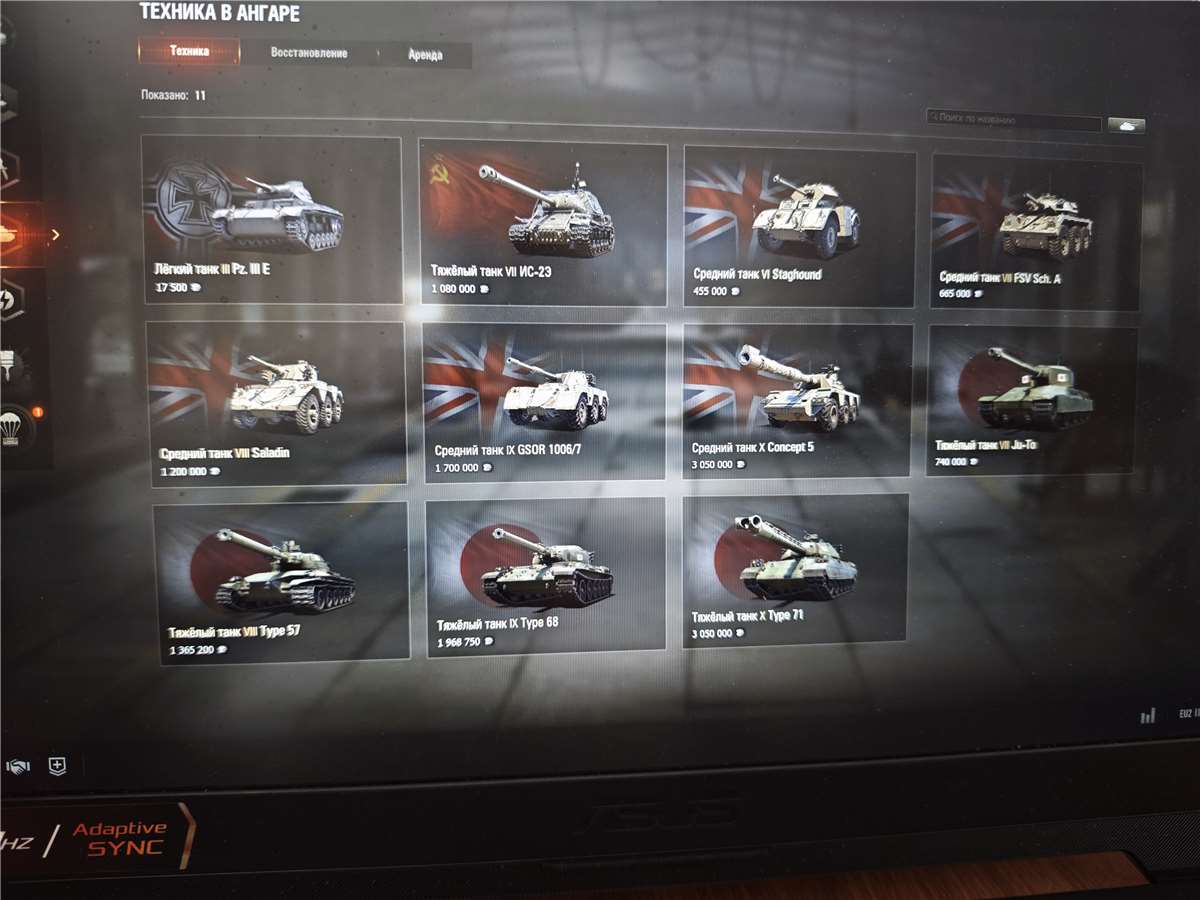Select the Staghound medium tank card
Viewport: 1200px width, 900px height.
pyautogui.click(x=799, y=227)
